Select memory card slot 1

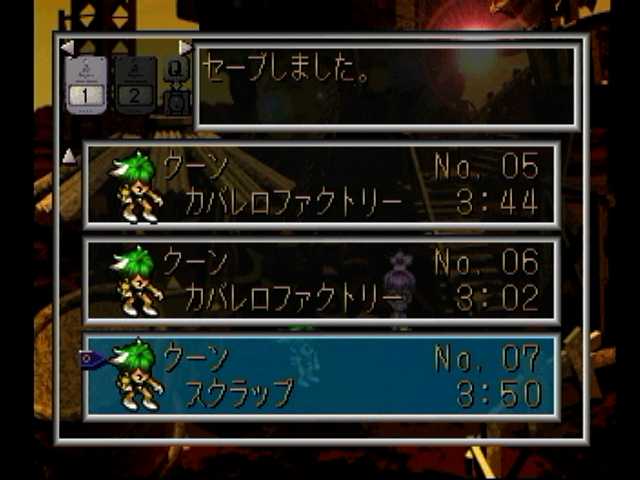[x=85, y=85]
